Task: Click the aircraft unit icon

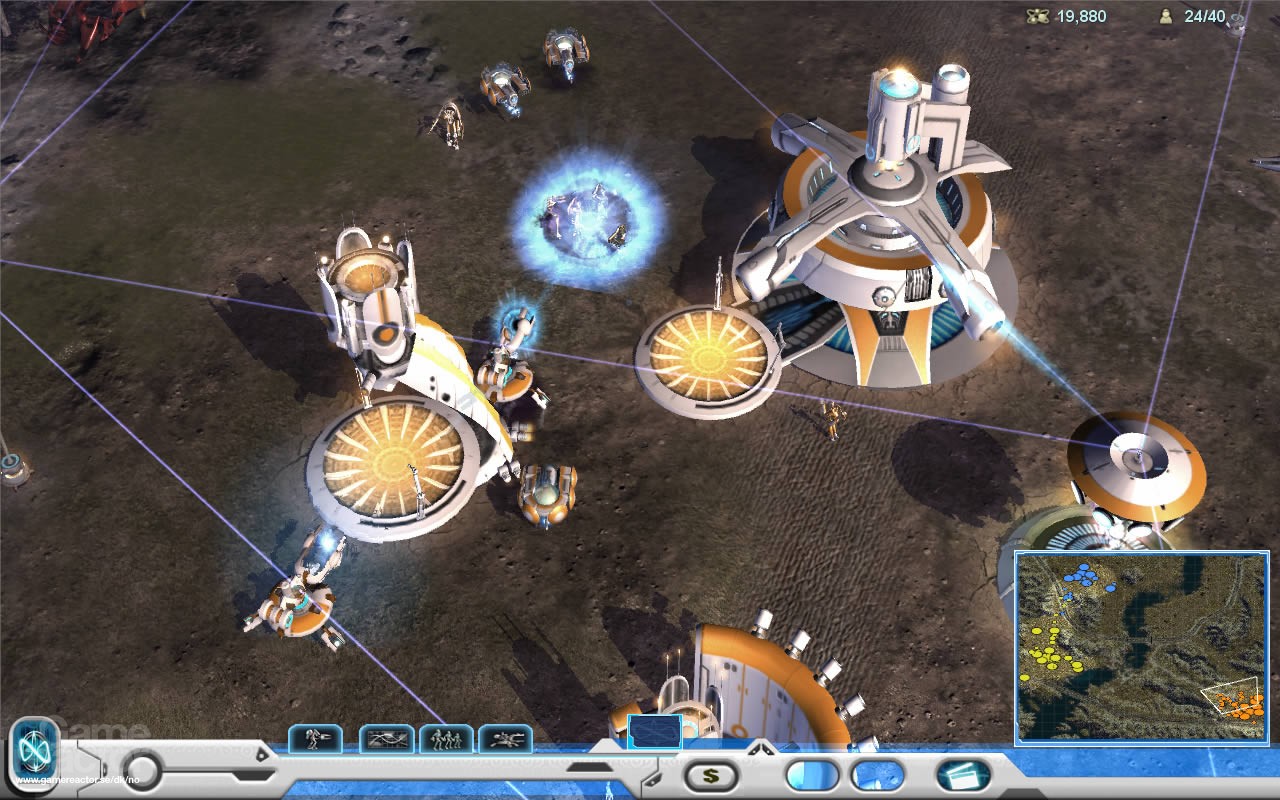Action: [x=506, y=738]
